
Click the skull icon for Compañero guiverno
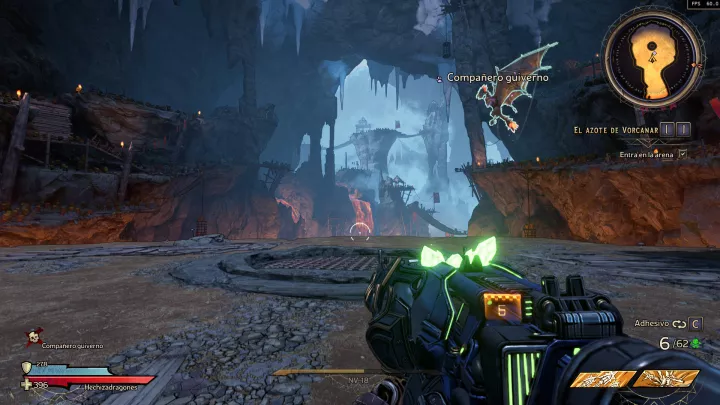pyautogui.click(x=33, y=338)
